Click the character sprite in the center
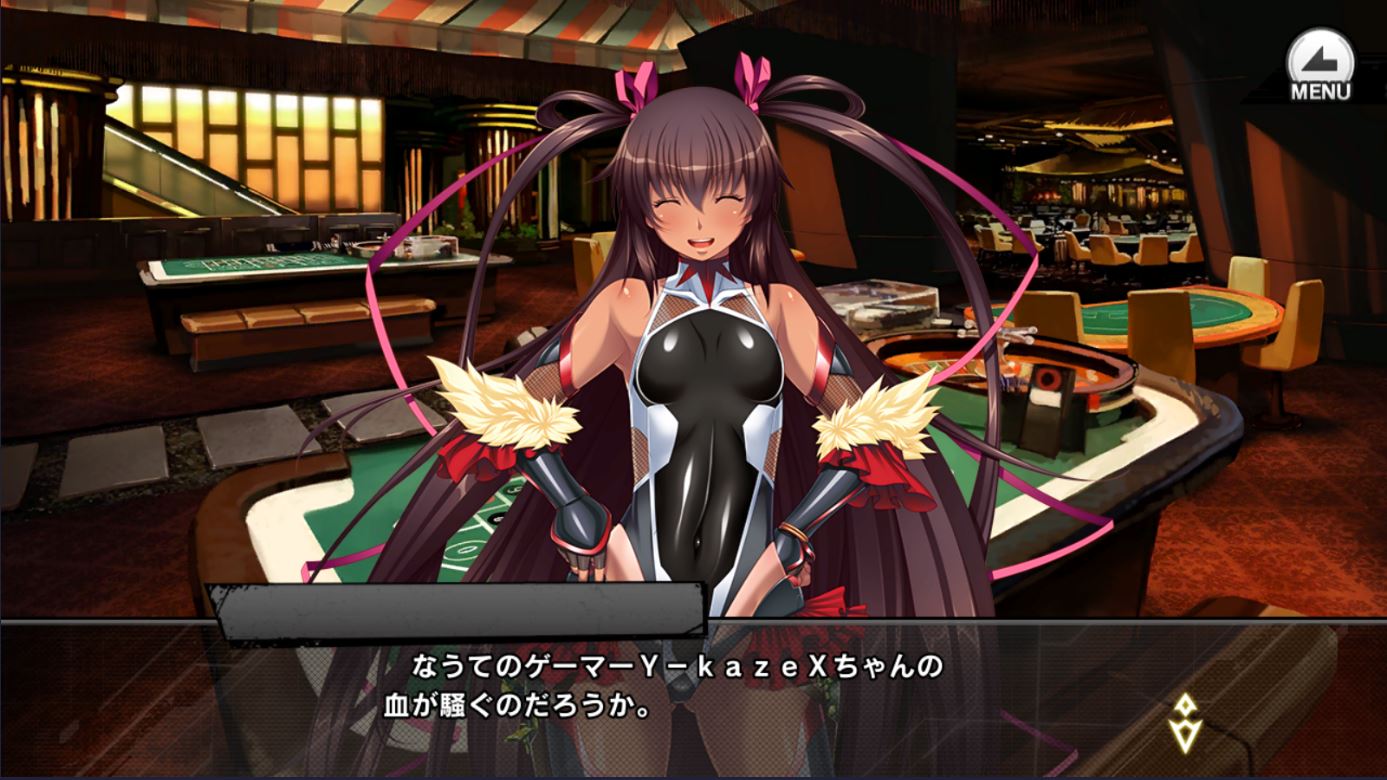 point(700,350)
